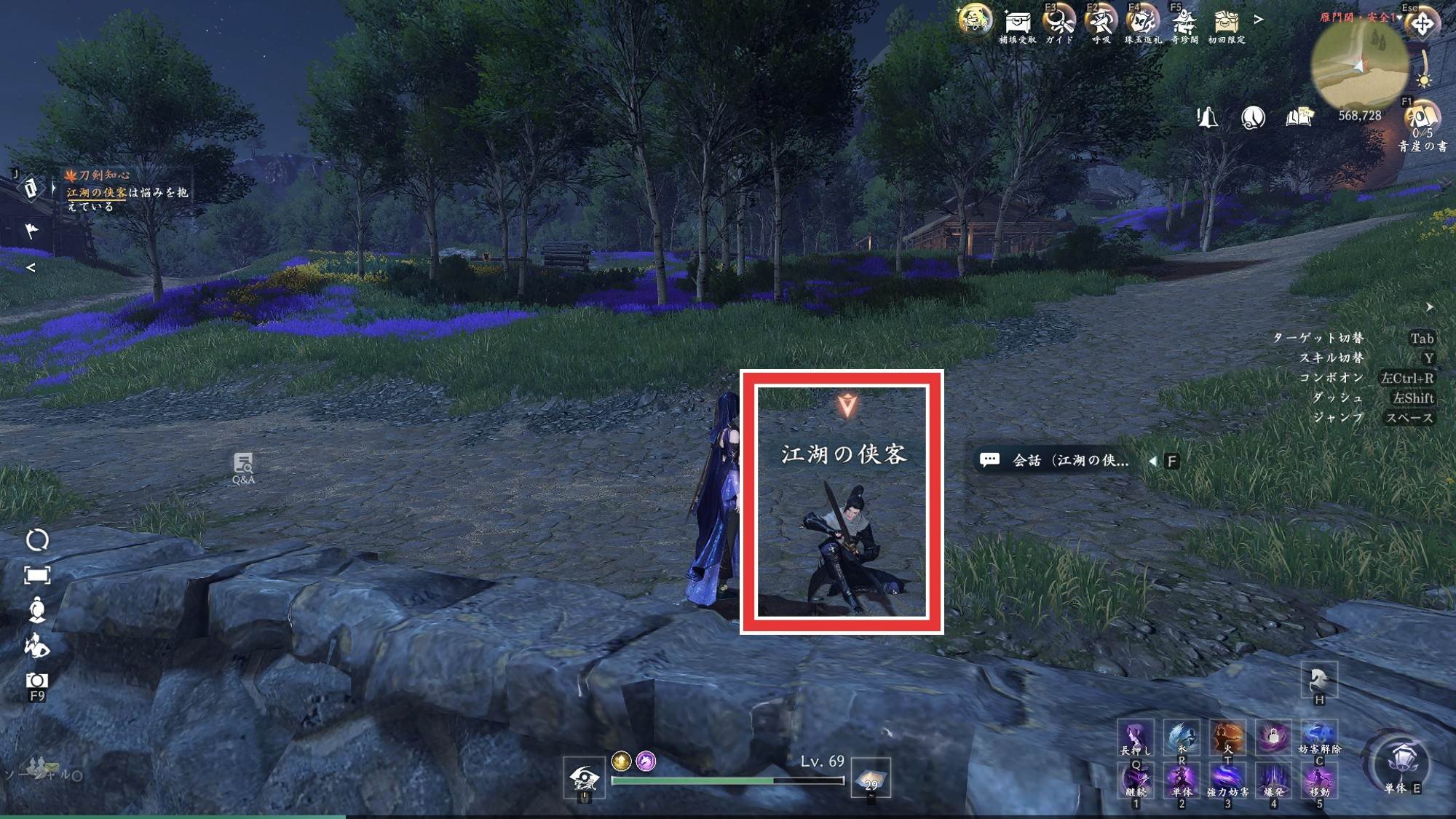This screenshot has width=1456, height=819.
Task: Click the notification bell icon
Action: tap(1207, 117)
